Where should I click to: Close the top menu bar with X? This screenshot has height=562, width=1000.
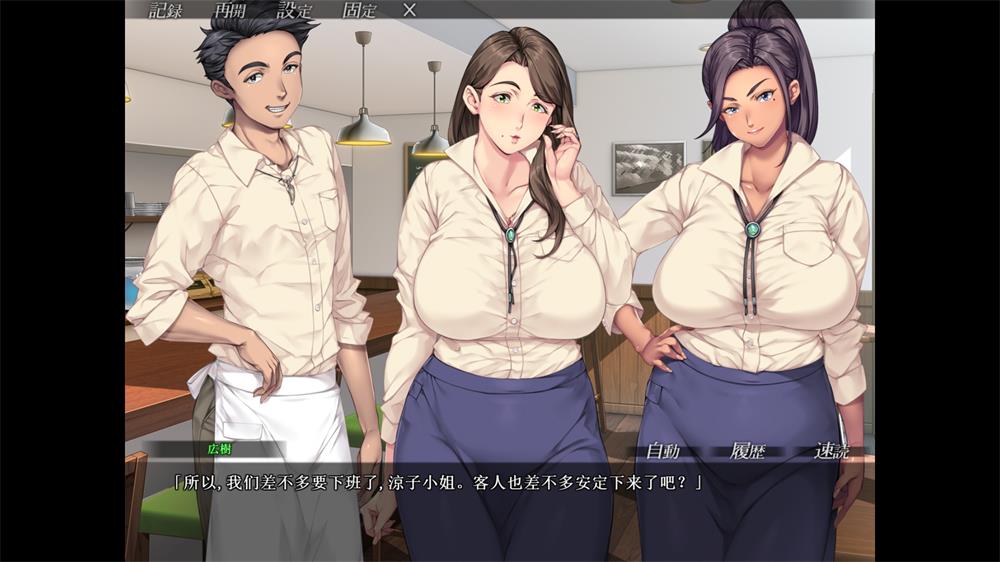pyautogui.click(x=409, y=11)
